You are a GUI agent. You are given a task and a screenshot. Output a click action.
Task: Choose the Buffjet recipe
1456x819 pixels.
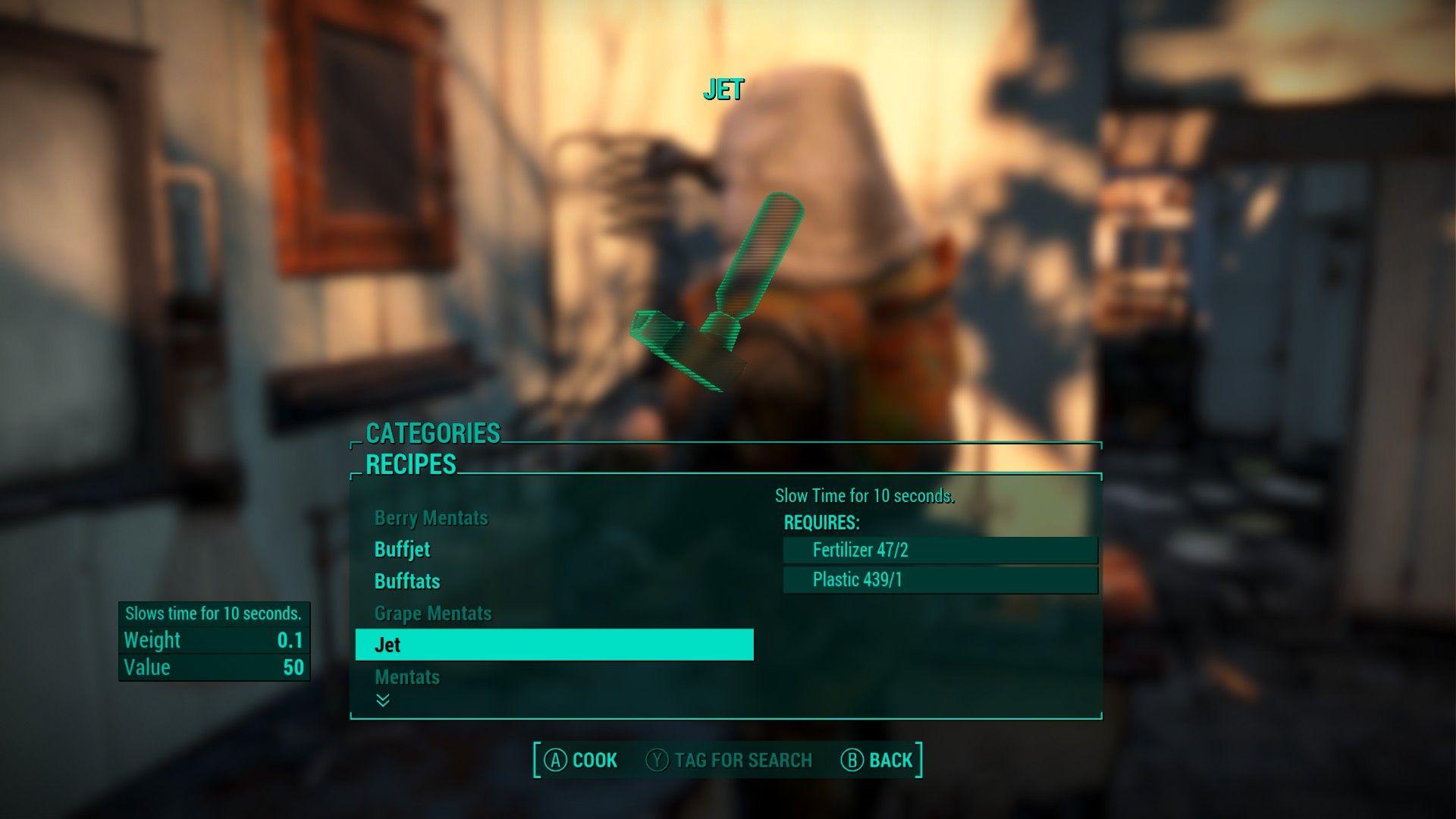(x=402, y=550)
